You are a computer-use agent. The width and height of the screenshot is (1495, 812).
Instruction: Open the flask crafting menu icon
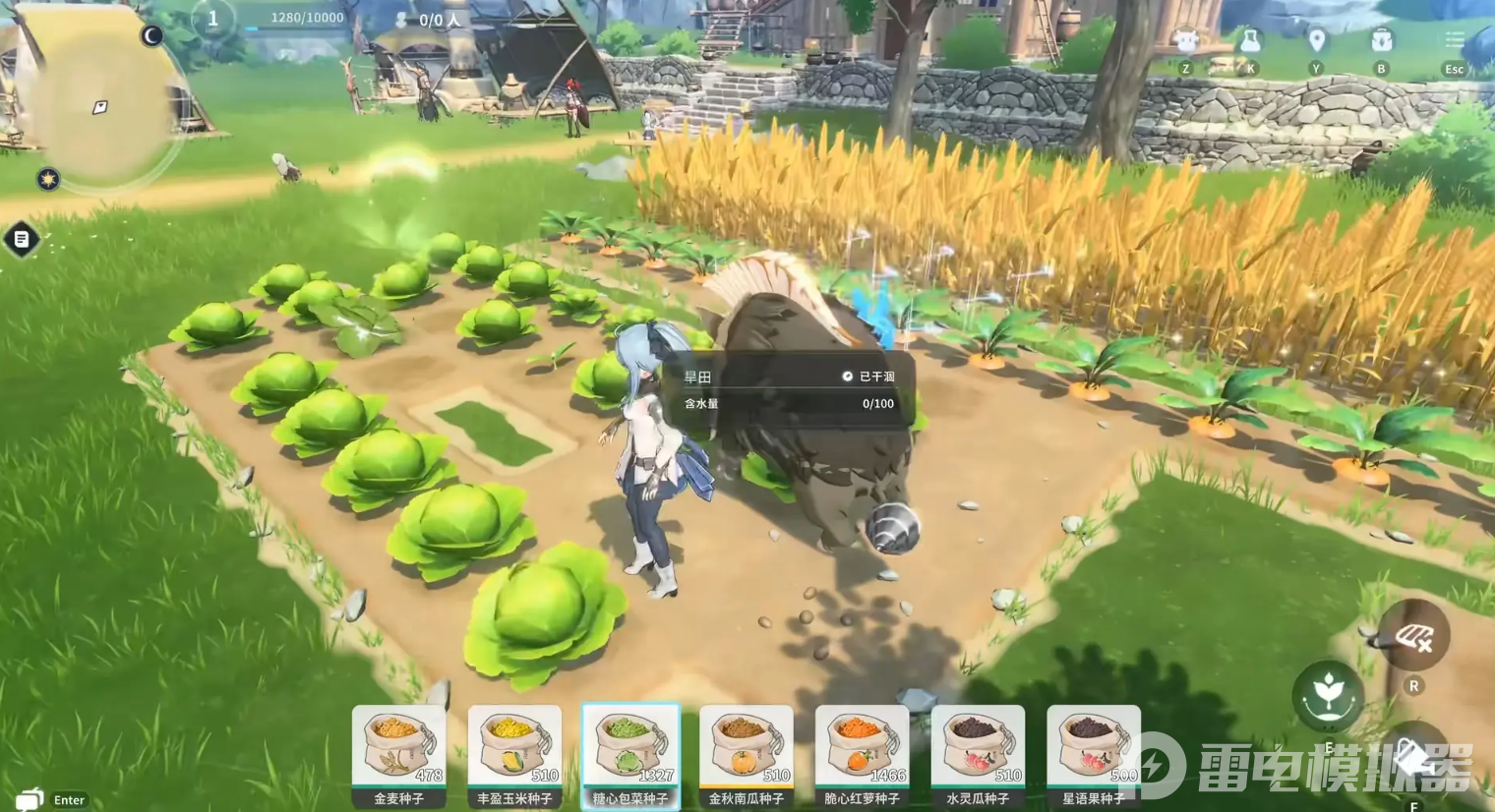1250,42
